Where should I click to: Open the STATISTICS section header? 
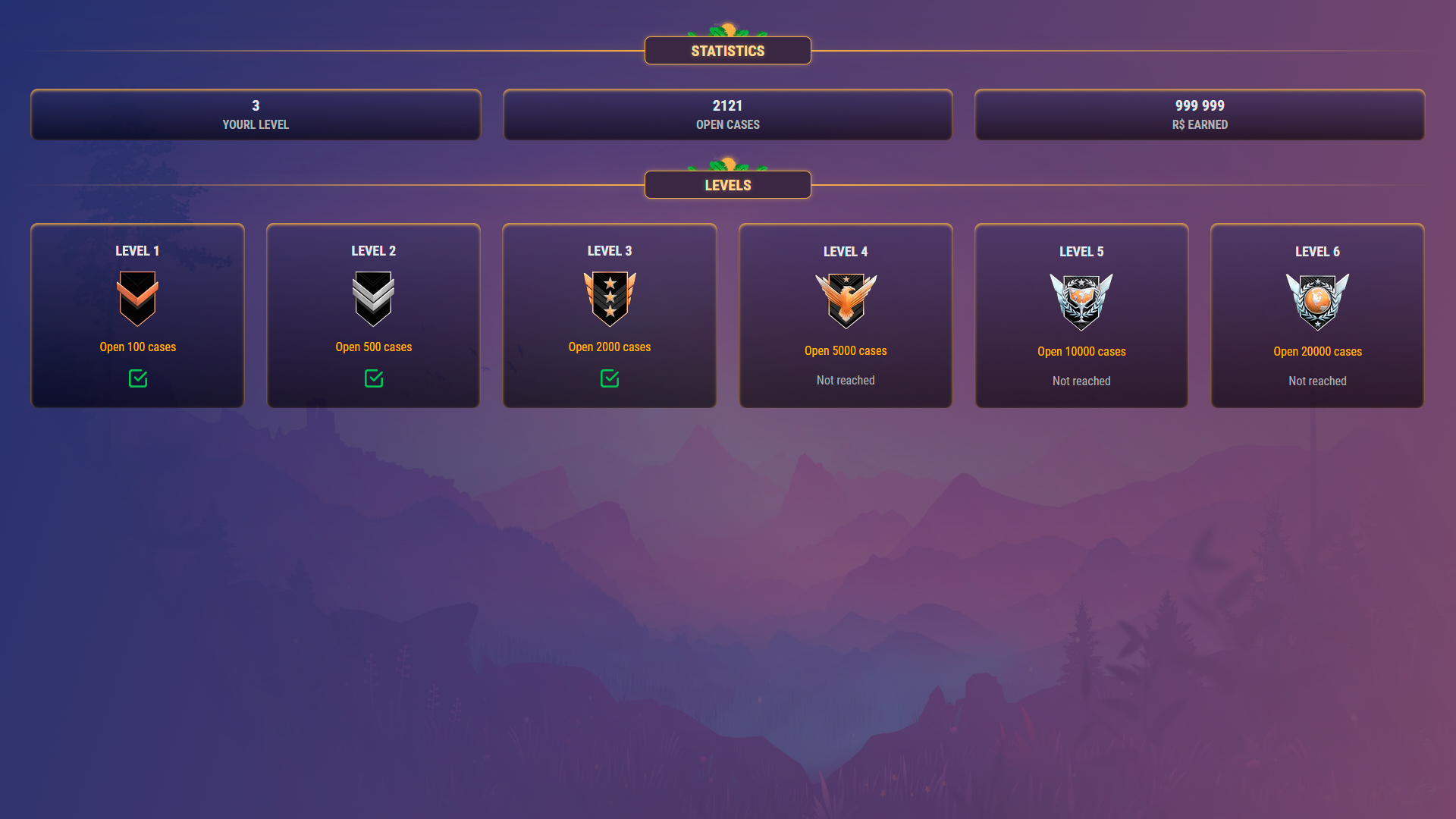pyautogui.click(x=727, y=50)
